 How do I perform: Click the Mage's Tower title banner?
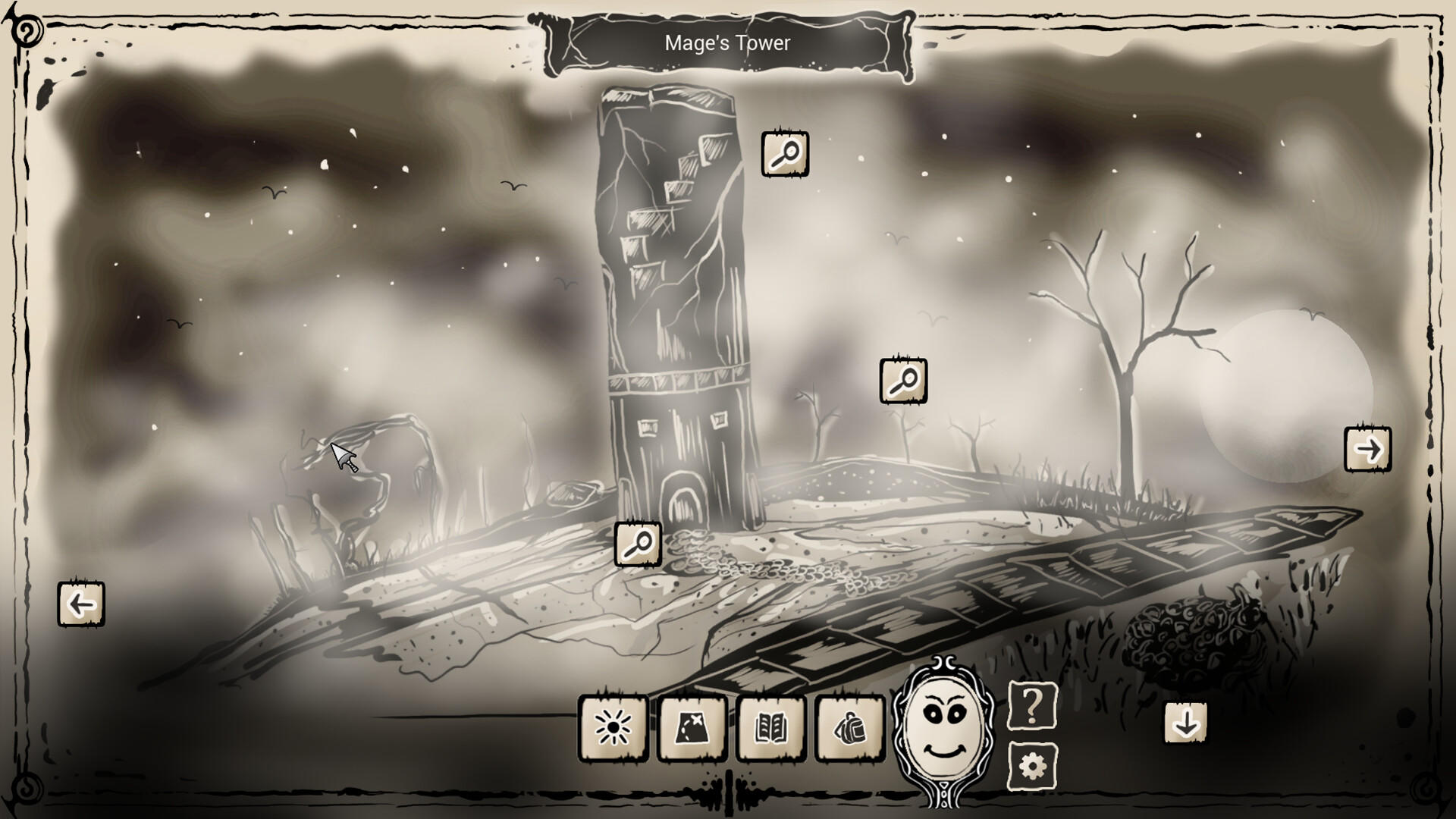(x=726, y=43)
